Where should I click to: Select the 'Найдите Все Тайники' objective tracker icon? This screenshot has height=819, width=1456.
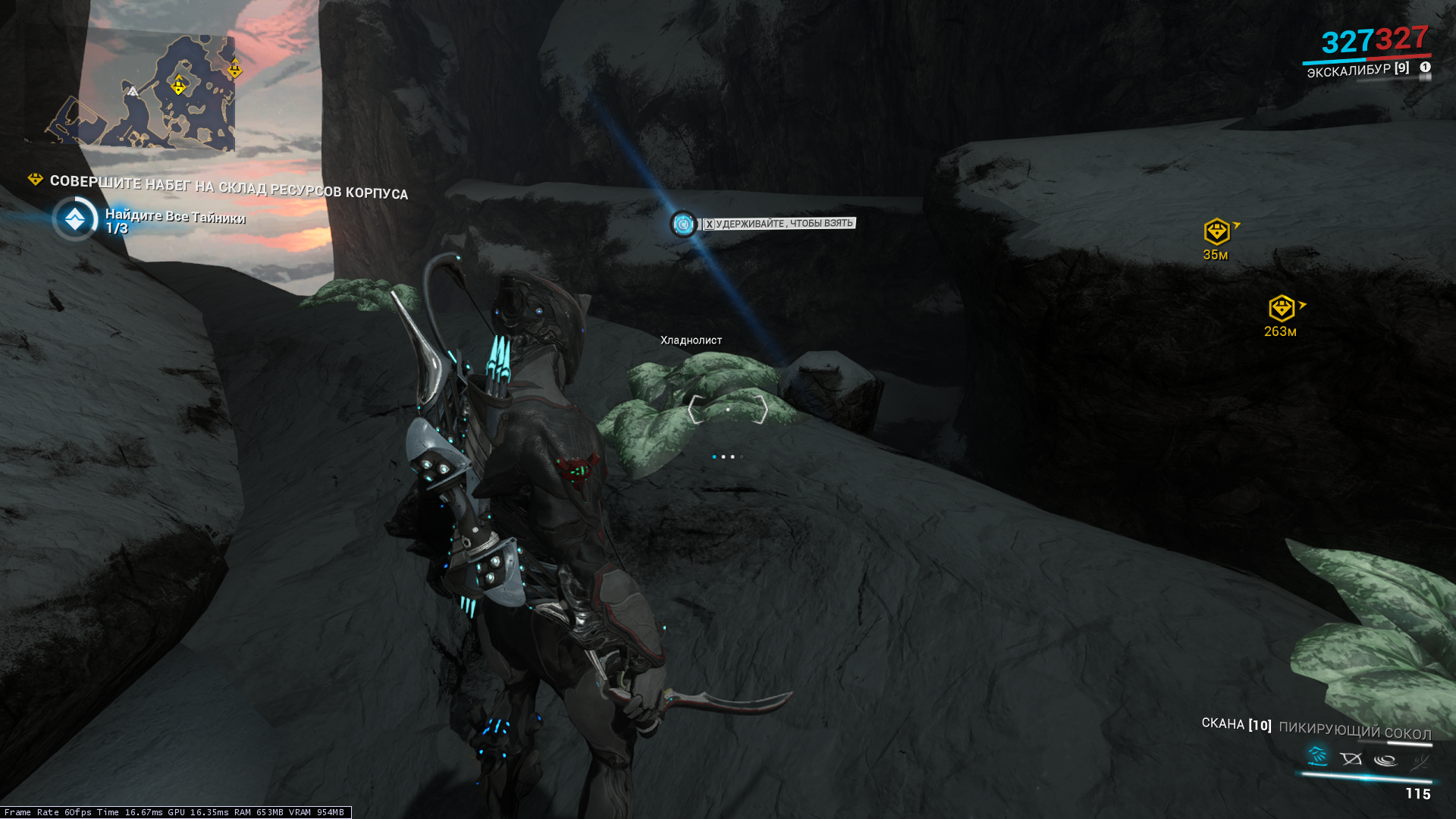(x=75, y=219)
